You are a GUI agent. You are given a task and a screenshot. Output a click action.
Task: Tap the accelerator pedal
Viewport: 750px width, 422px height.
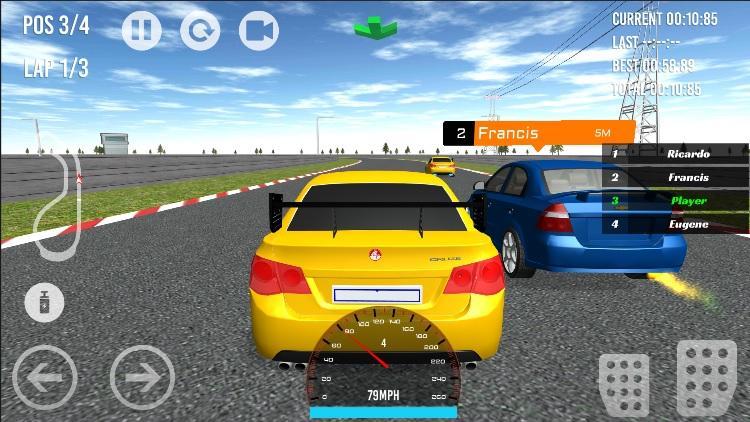(706, 377)
